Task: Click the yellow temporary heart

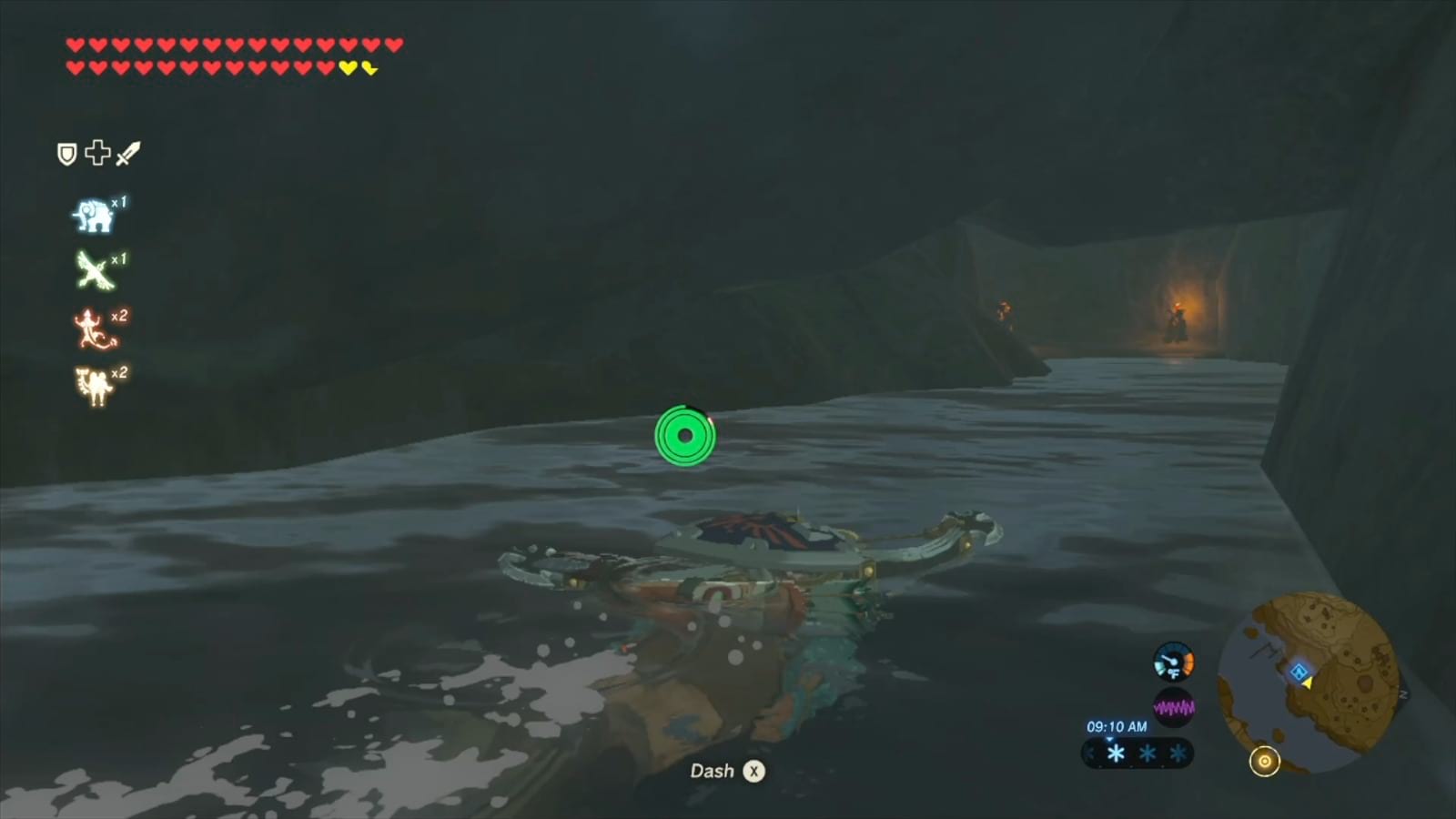Action: coord(347,67)
